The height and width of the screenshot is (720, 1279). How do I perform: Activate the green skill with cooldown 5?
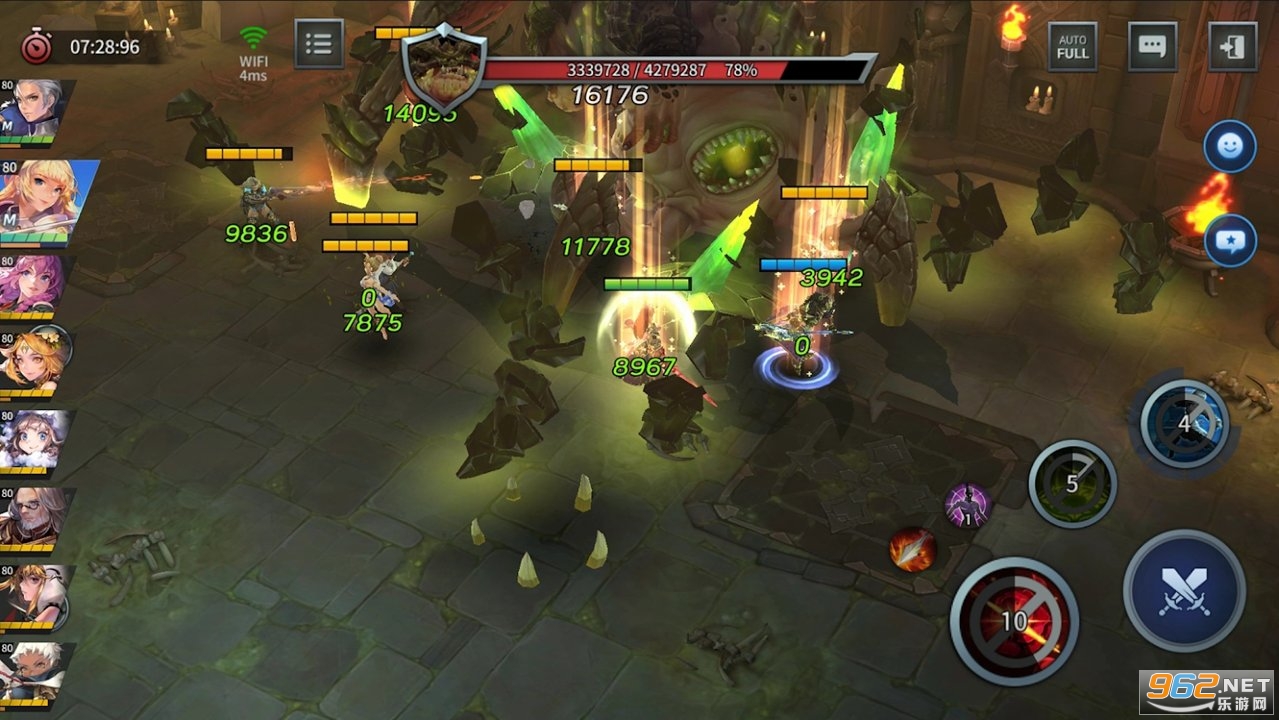[1072, 484]
